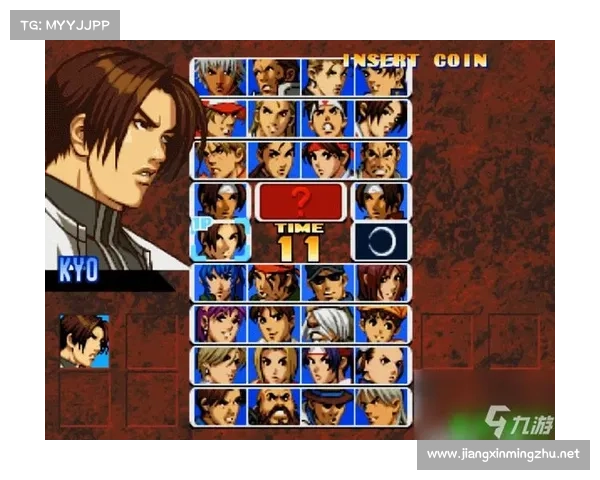Select K' with the white hair
600x480 pixels.
pyautogui.click(x=220, y=76)
